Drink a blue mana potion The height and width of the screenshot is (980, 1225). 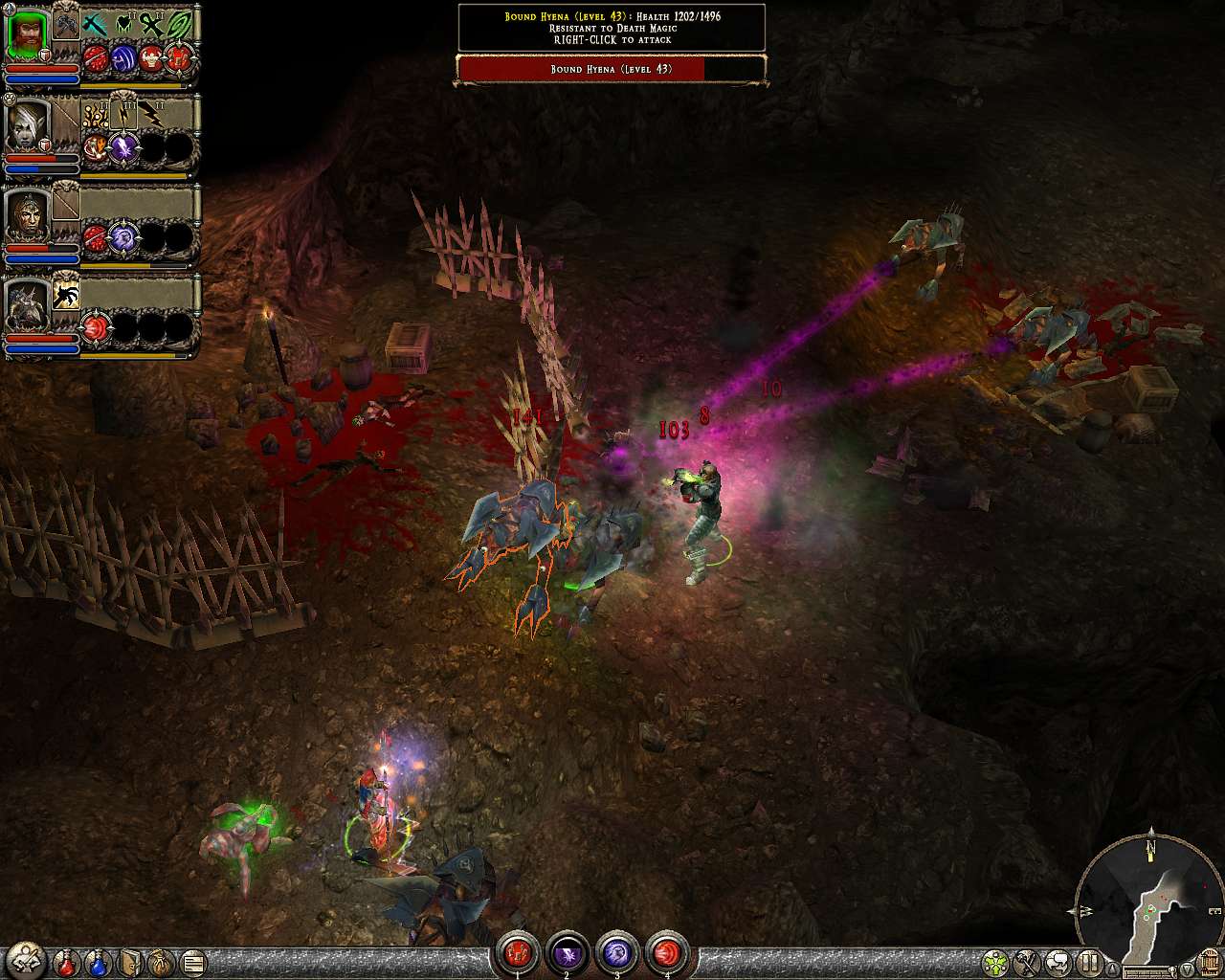click(x=98, y=961)
